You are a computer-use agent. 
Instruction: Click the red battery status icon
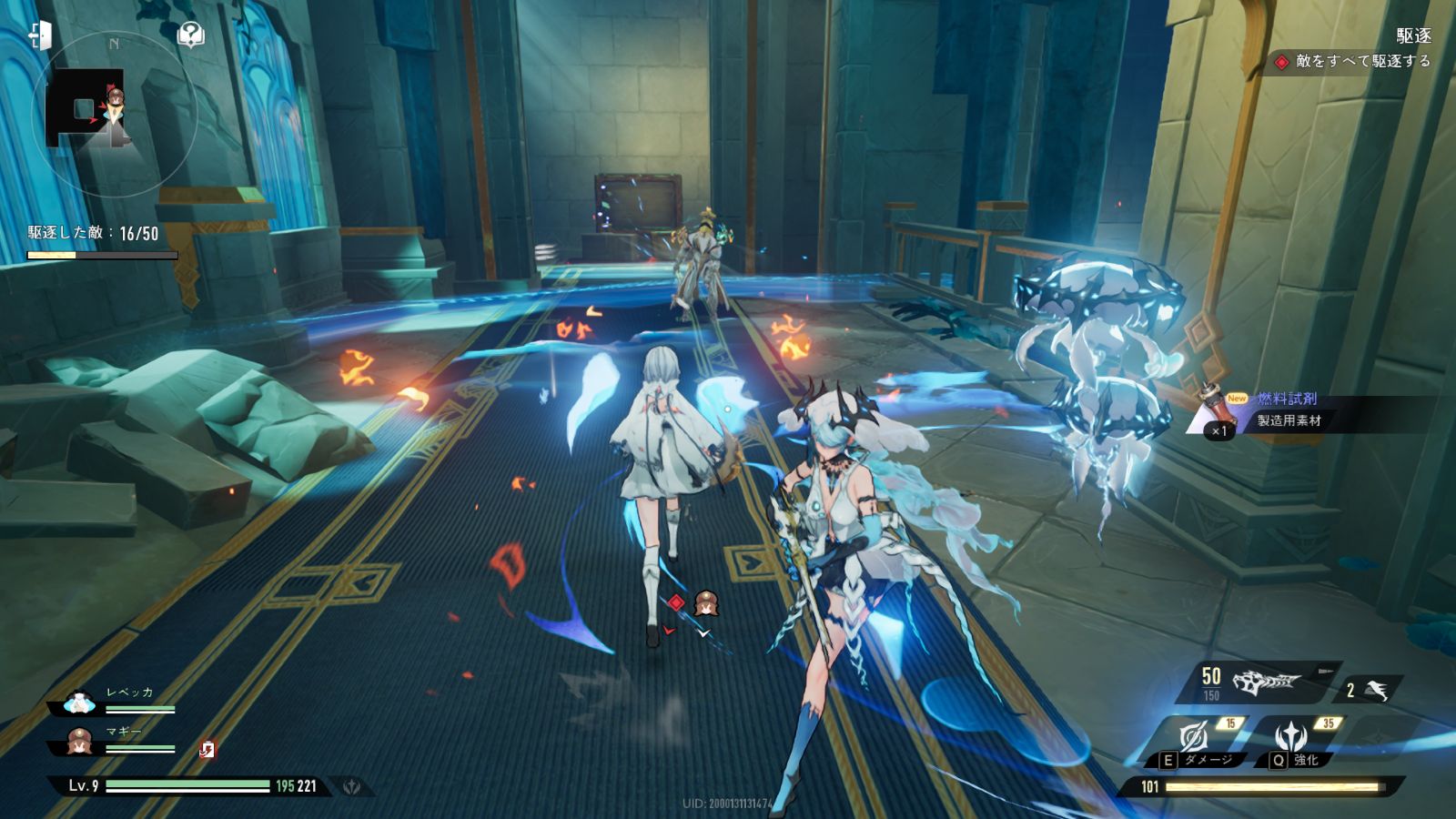click(x=207, y=749)
